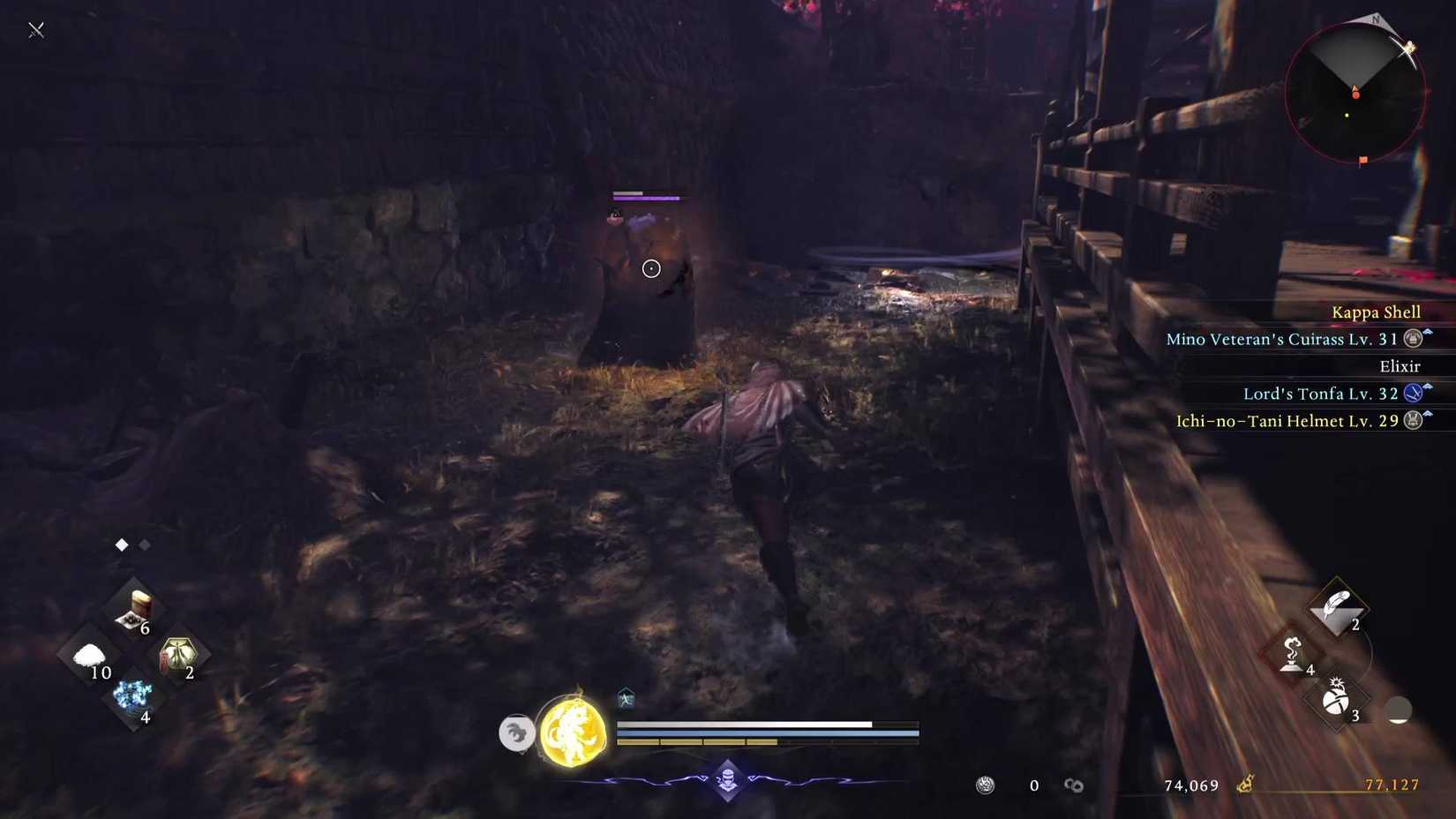Toggle the left white diamond indicator above the quickslots
This screenshot has width=1456, height=819.
pyautogui.click(x=121, y=545)
